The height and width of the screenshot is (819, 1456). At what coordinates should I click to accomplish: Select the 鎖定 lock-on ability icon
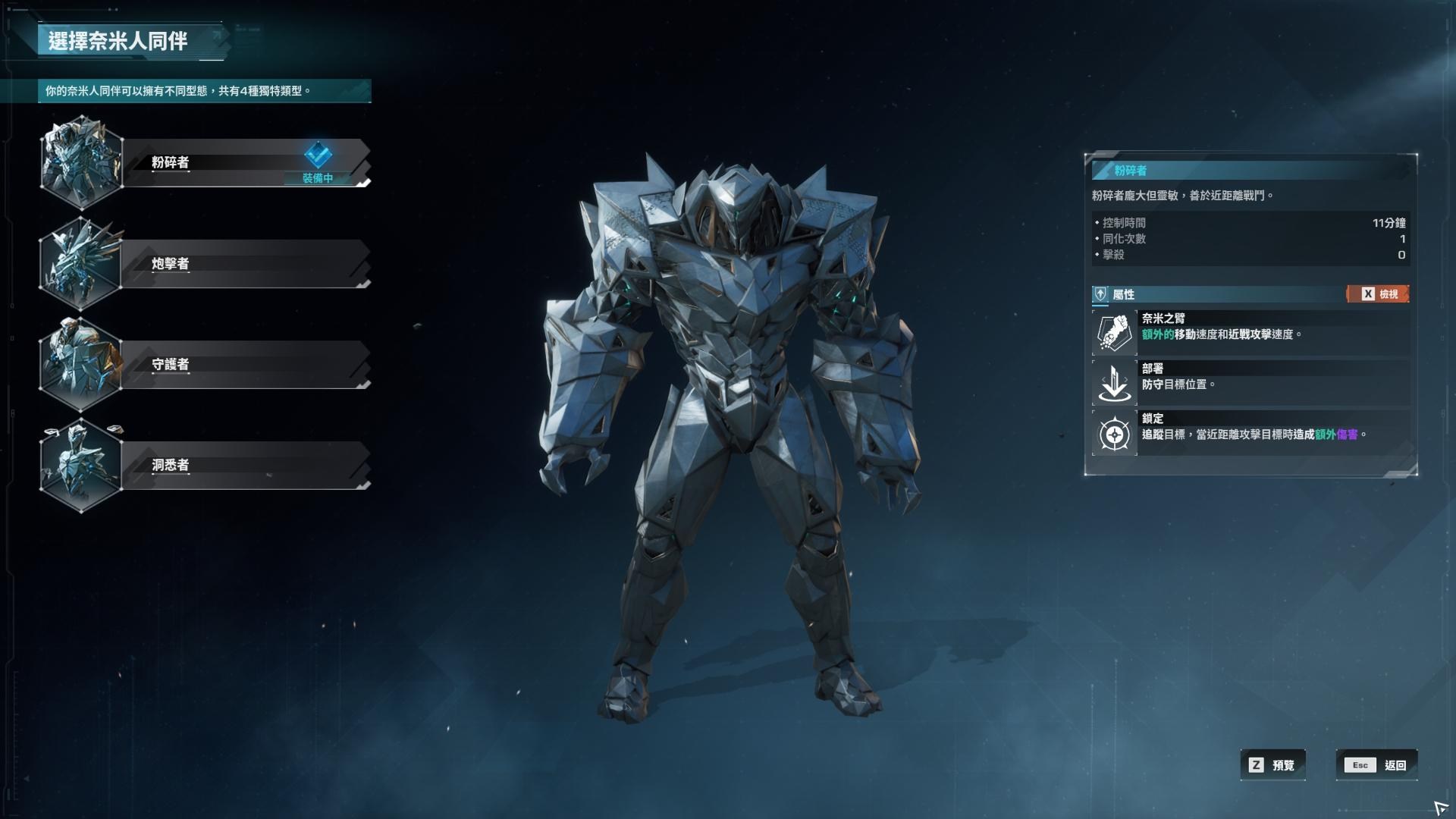[x=1114, y=434]
